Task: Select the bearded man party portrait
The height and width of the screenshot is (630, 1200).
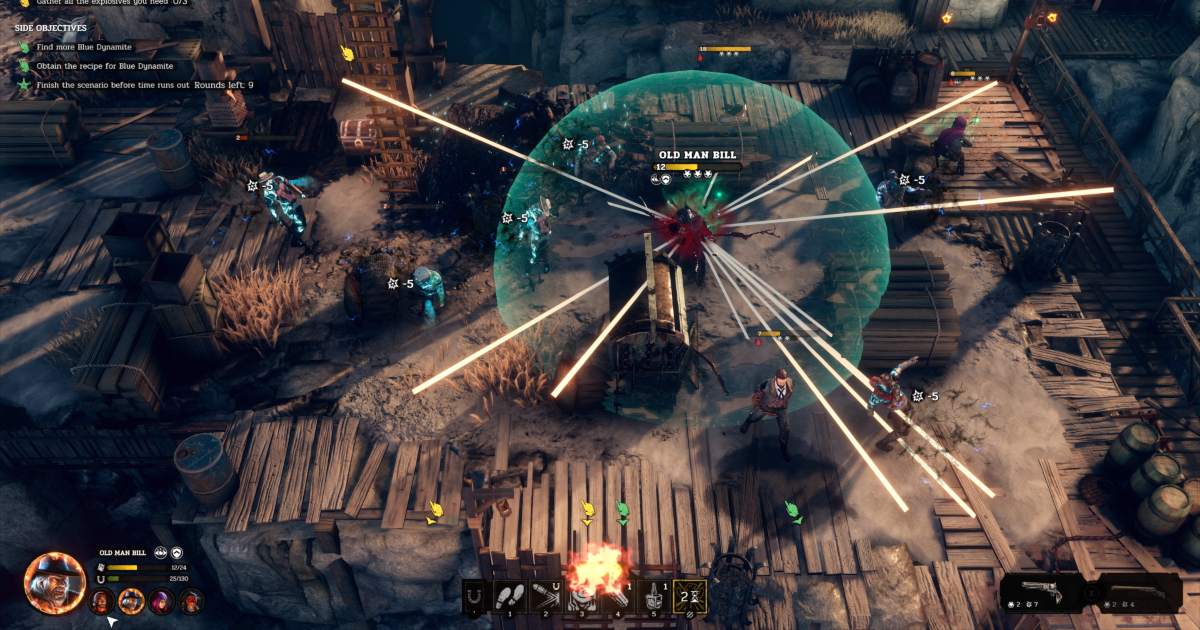Action: (101, 601)
